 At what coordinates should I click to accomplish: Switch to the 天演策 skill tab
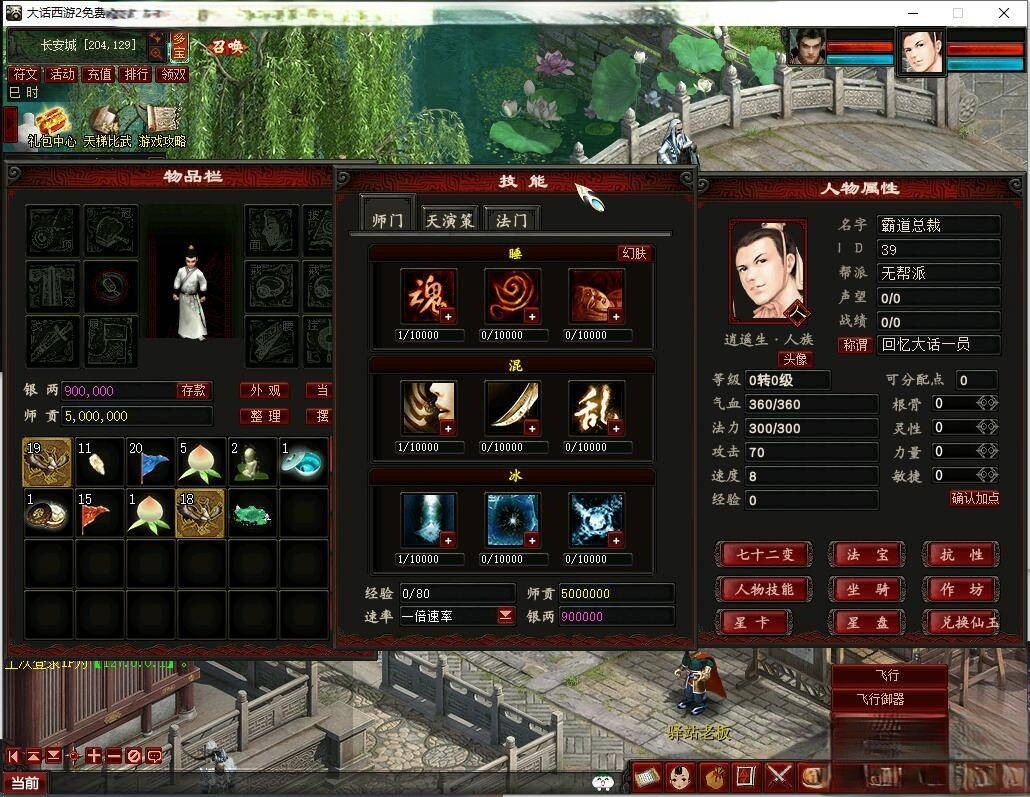pyautogui.click(x=448, y=219)
